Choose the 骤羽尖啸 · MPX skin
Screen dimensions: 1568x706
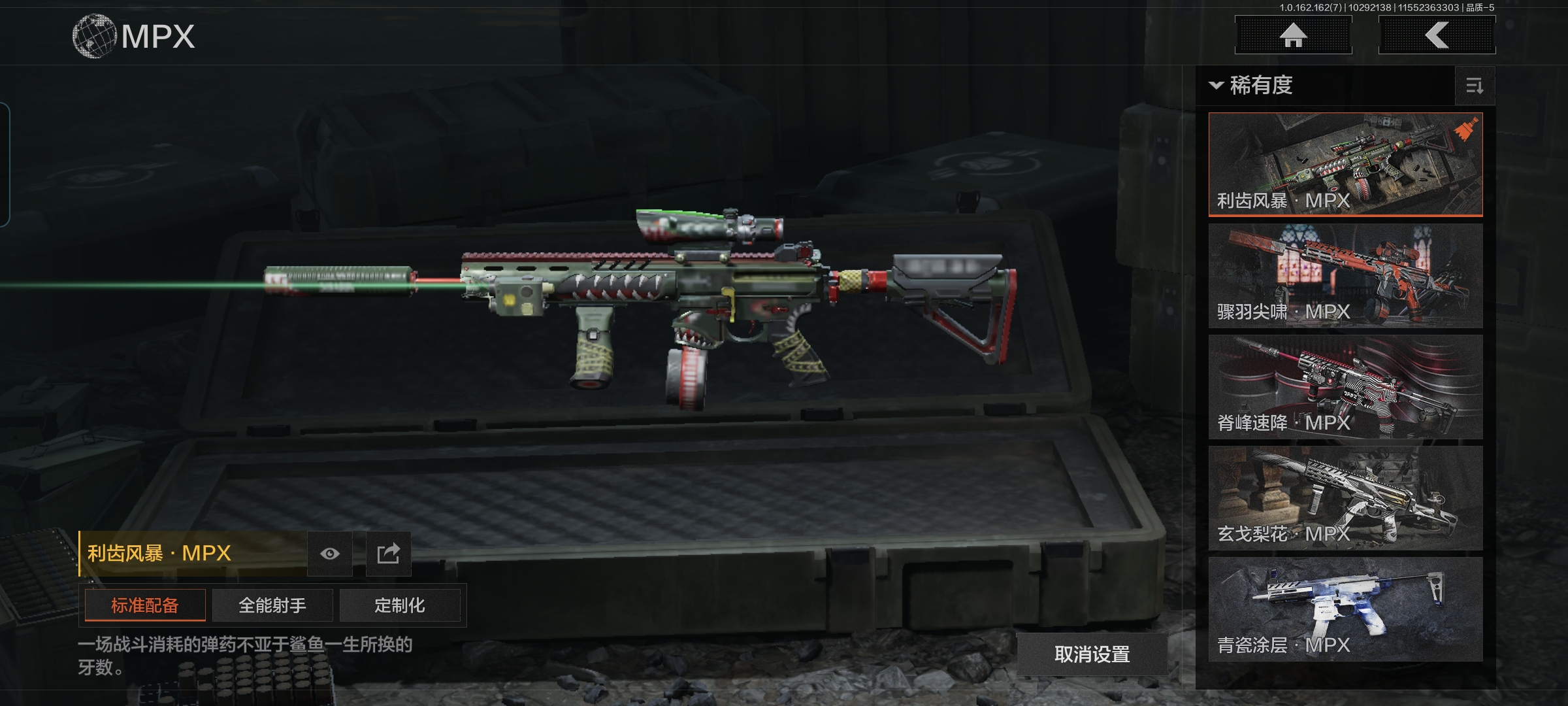click(1345, 275)
